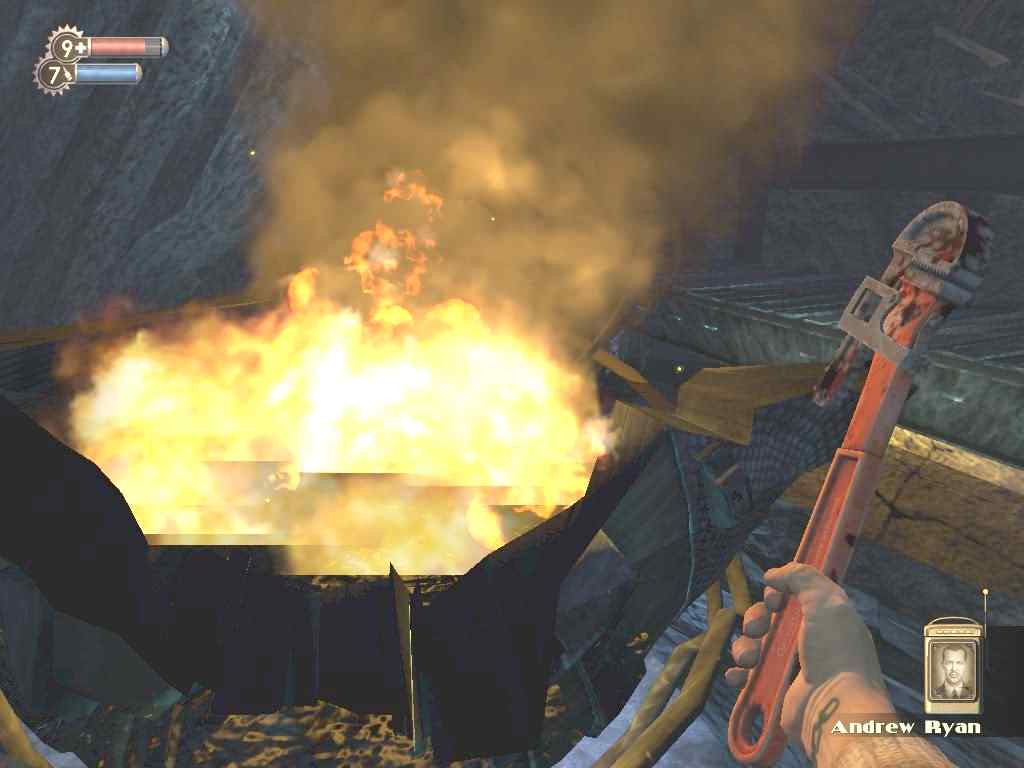1024x768 pixels.
Task: Select the EVE hypo gear icon
Action: click(53, 74)
